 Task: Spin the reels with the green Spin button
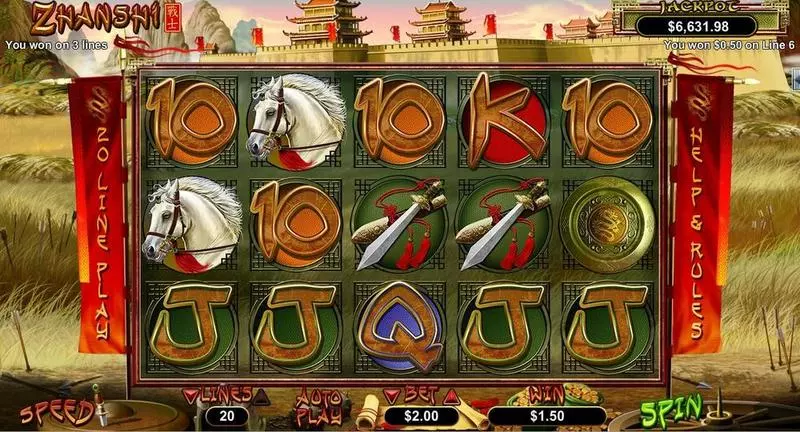point(661,410)
